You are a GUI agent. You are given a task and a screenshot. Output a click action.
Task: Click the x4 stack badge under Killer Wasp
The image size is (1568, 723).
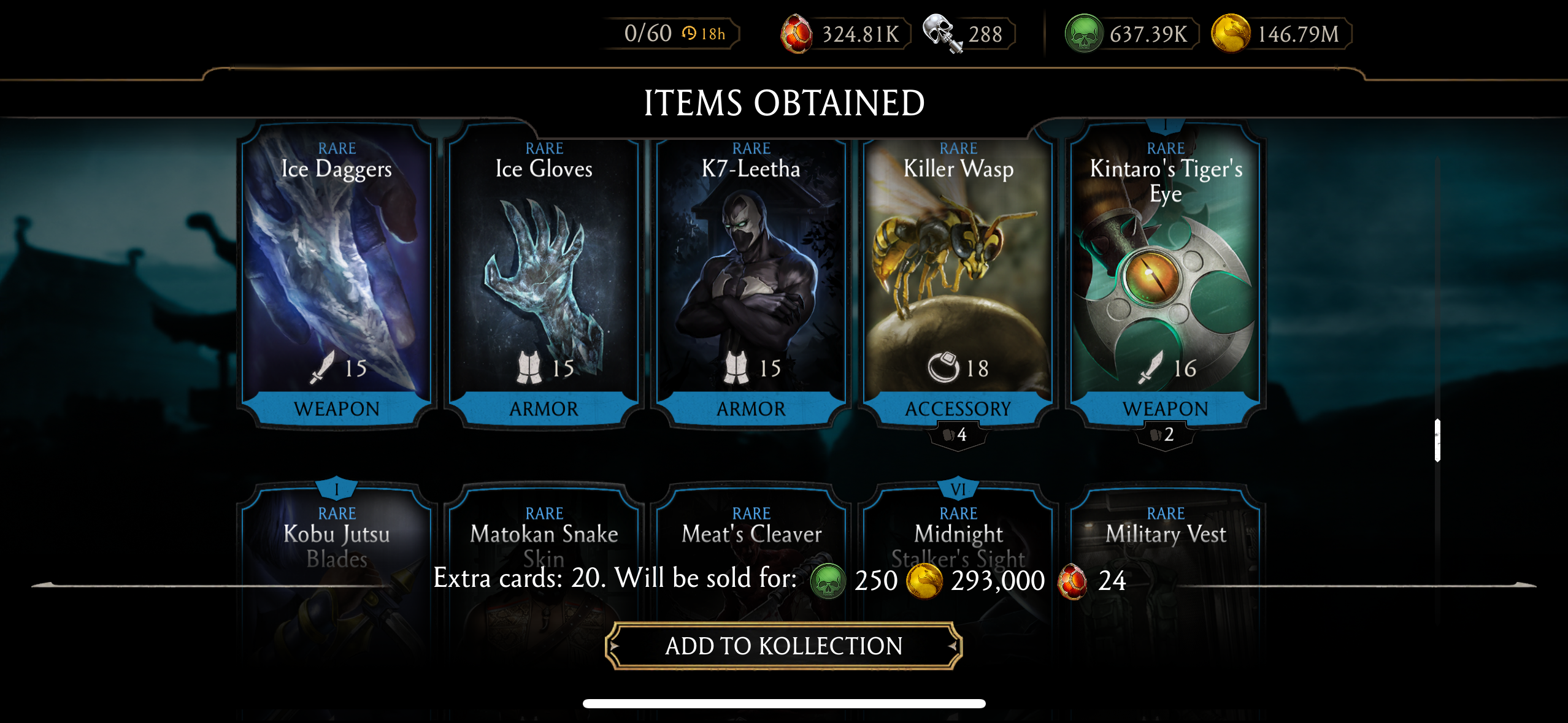tap(958, 437)
